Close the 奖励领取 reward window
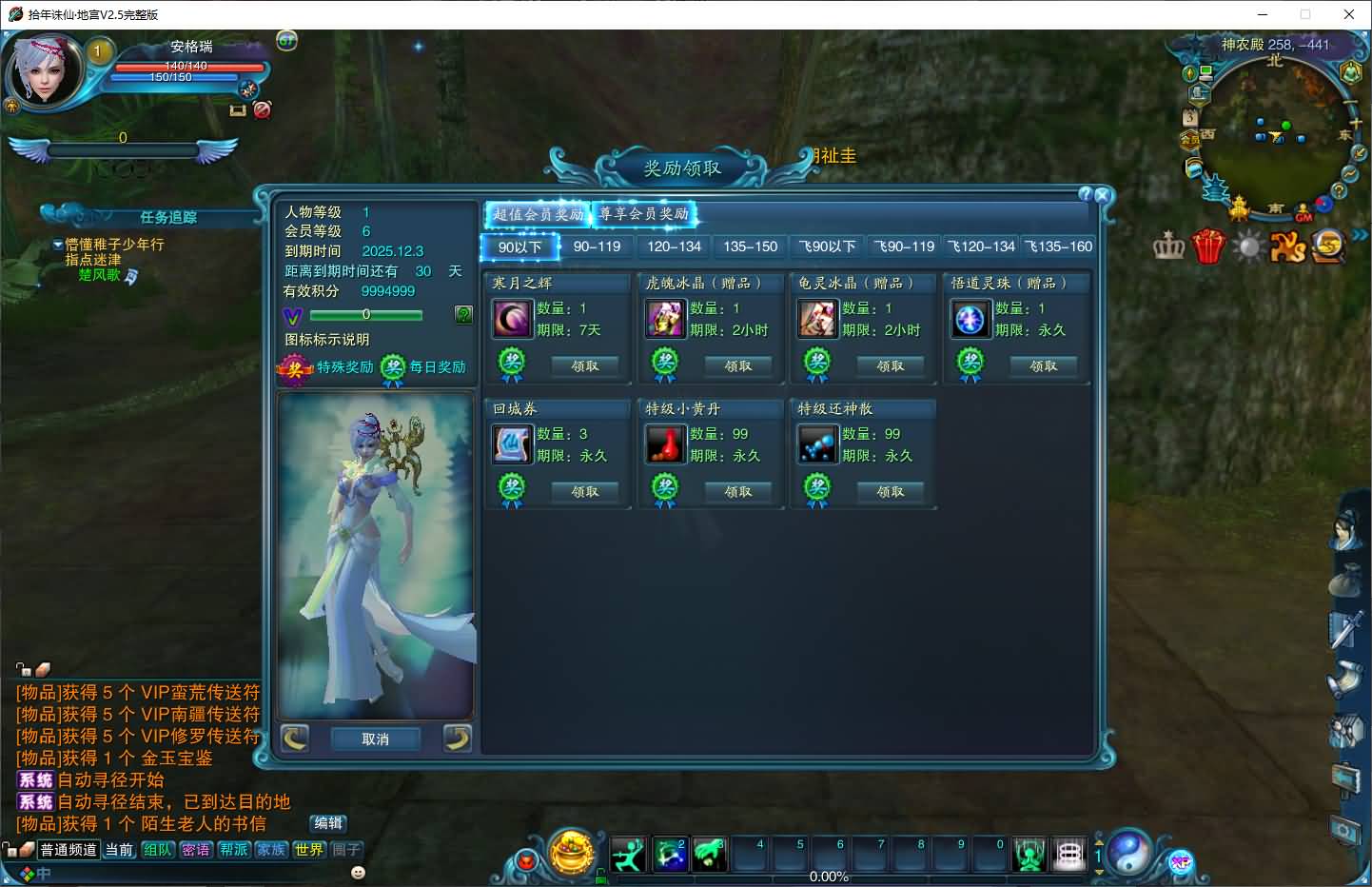 pyautogui.click(x=1102, y=195)
